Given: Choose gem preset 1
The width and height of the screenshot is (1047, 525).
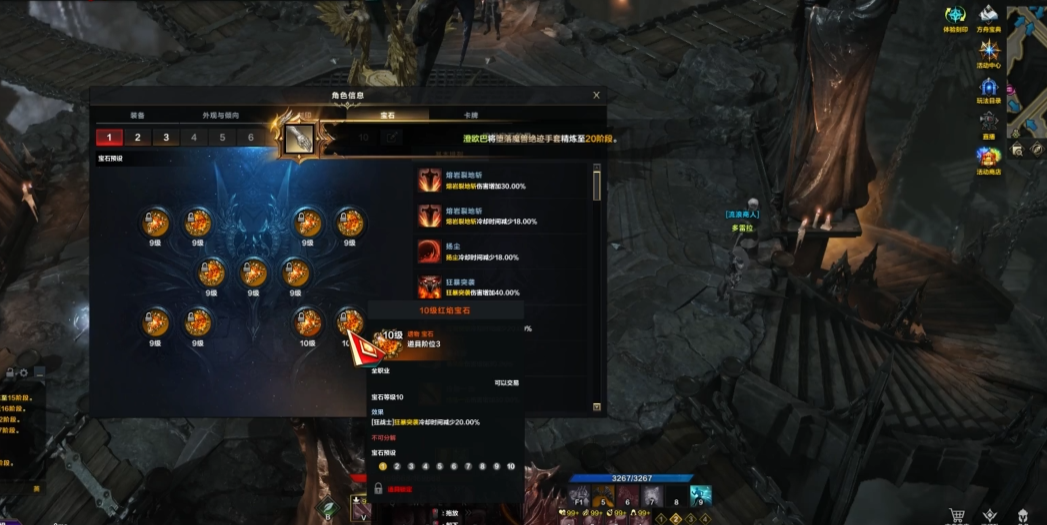Looking at the screenshot, I should [x=109, y=138].
